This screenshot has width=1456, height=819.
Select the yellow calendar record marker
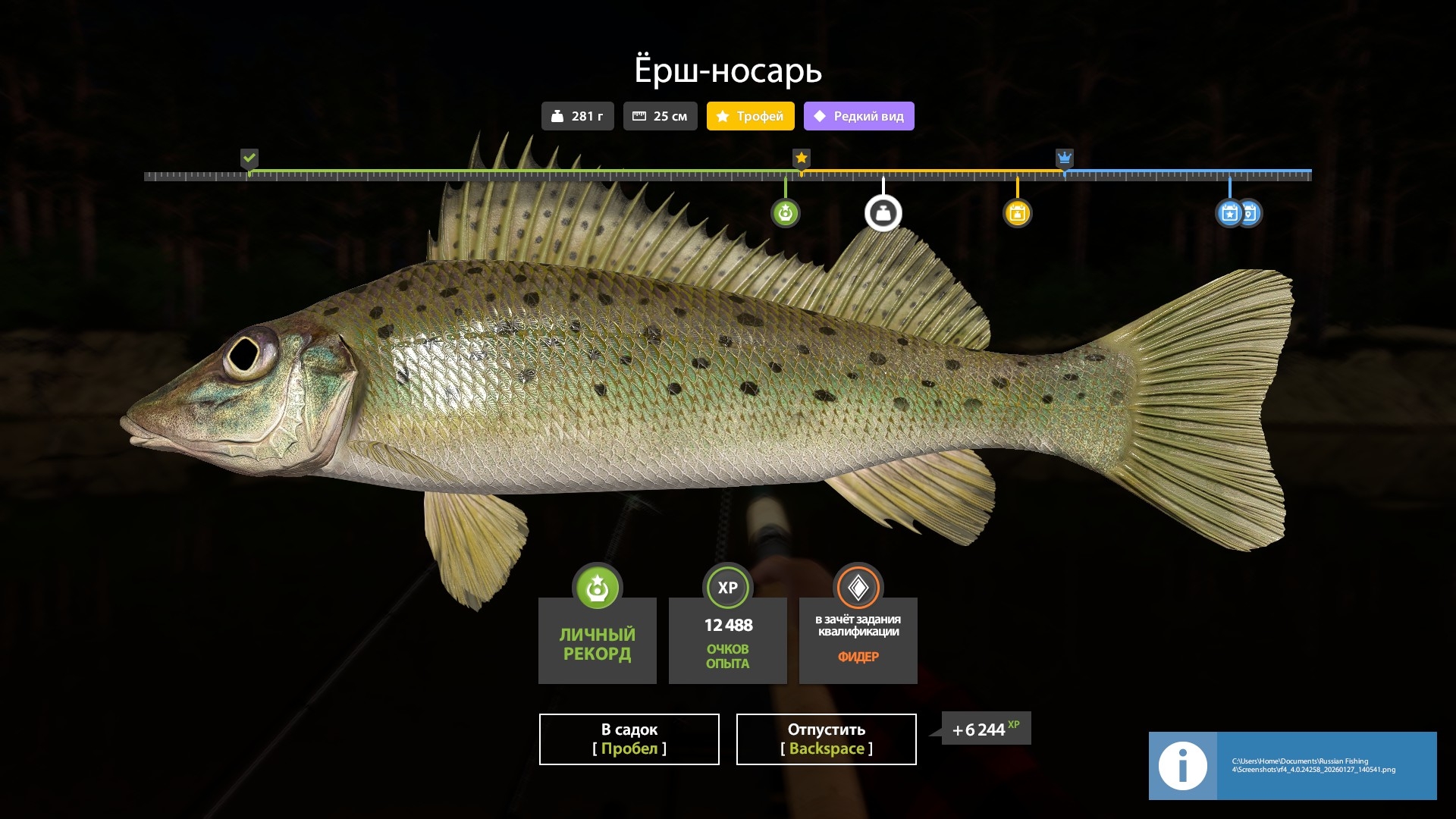point(1017,213)
